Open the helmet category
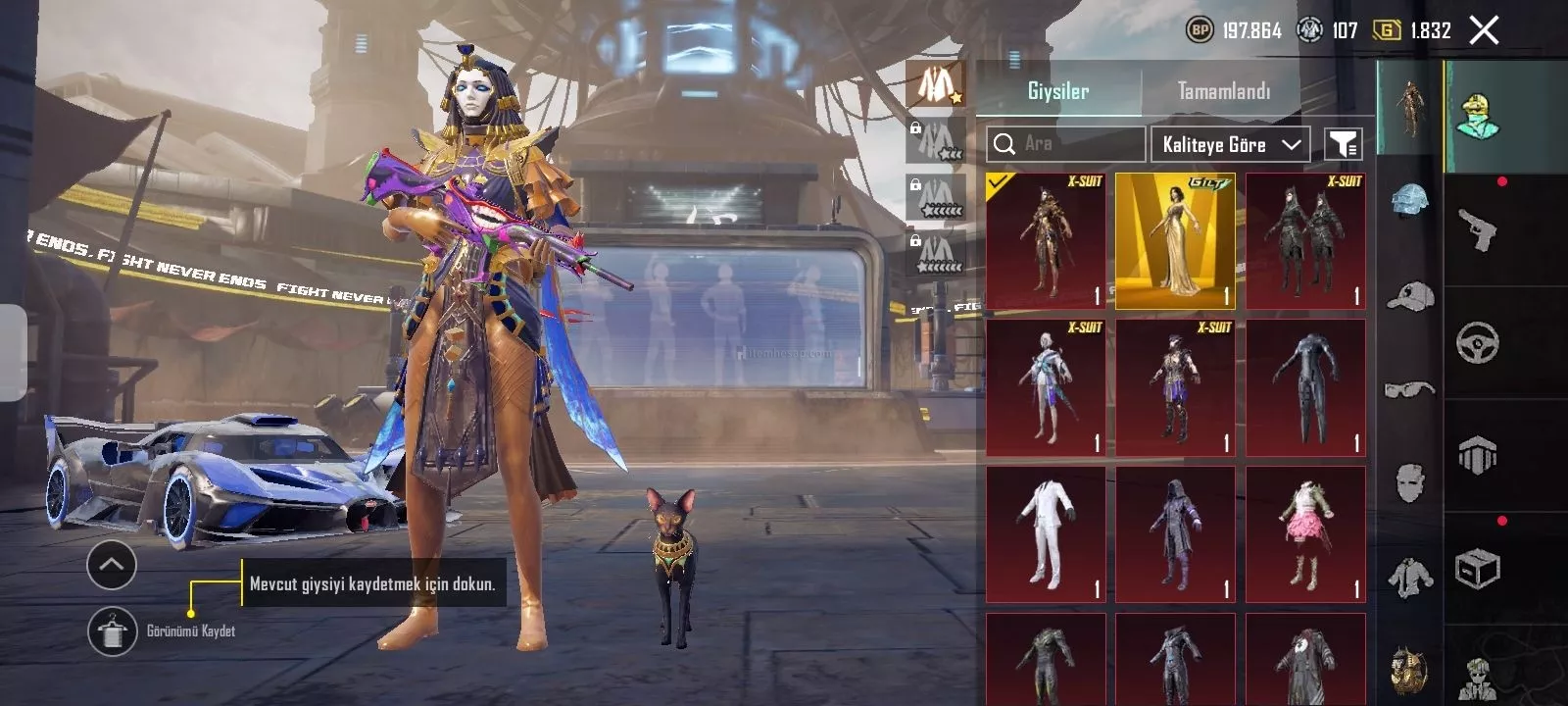The image size is (1568, 706). pyautogui.click(x=1409, y=201)
